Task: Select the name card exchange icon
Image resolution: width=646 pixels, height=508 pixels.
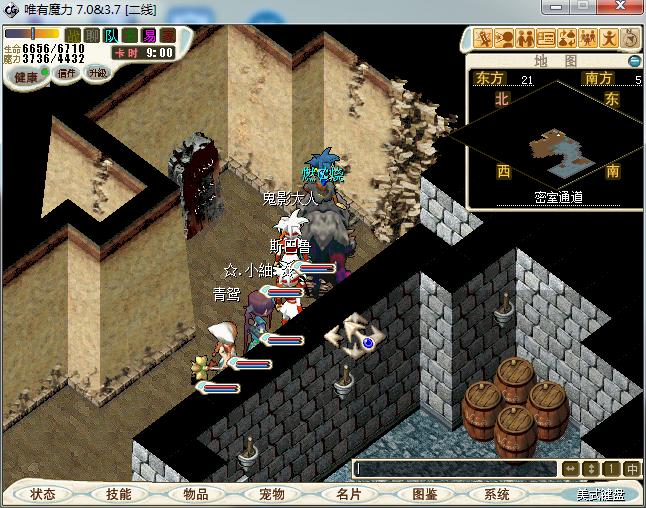Action: [x=546, y=39]
